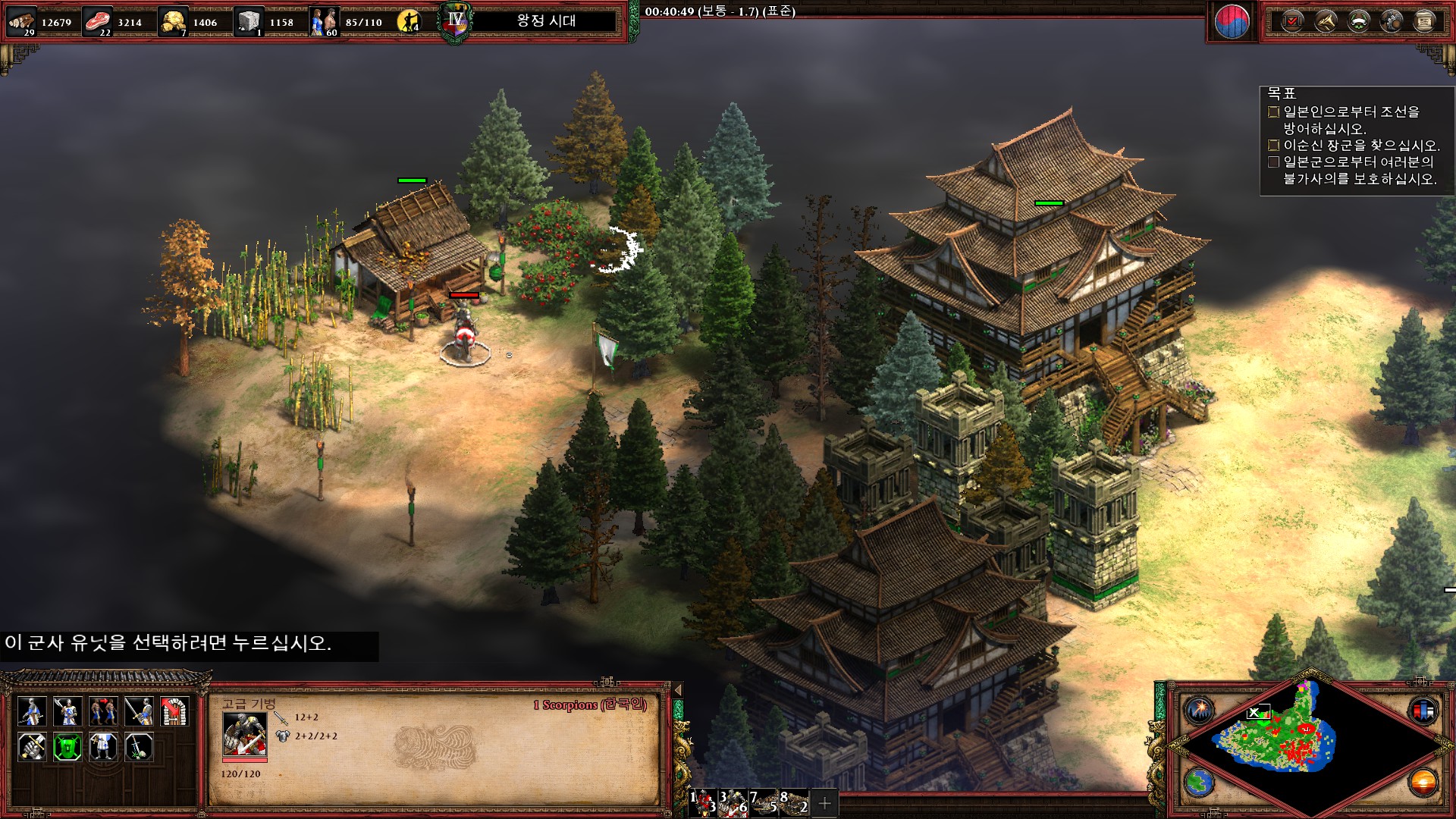Click the red and blue civilization emblem
The image size is (1456, 819).
coord(1232,22)
